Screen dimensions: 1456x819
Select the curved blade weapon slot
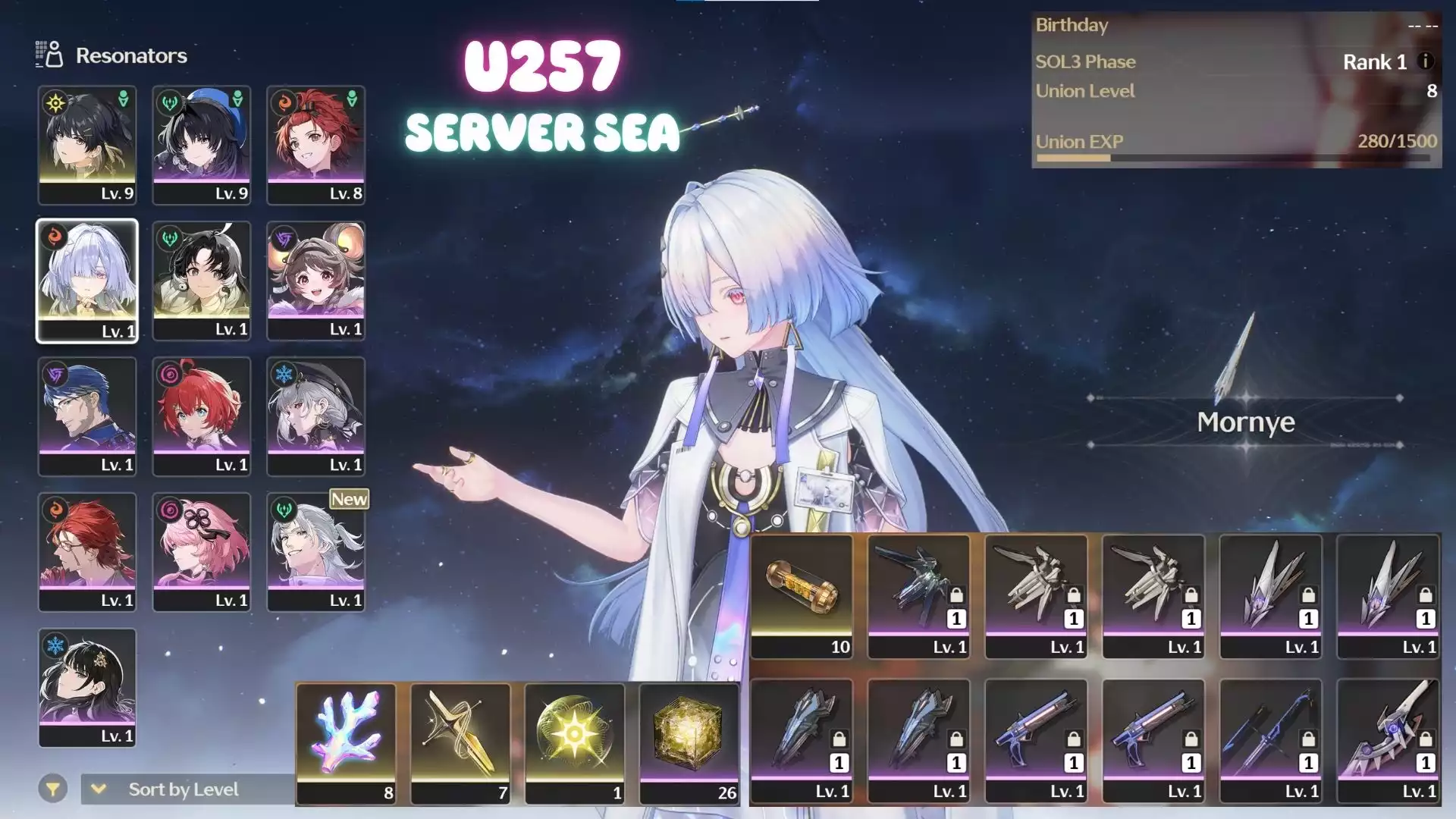(x=1388, y=740)
